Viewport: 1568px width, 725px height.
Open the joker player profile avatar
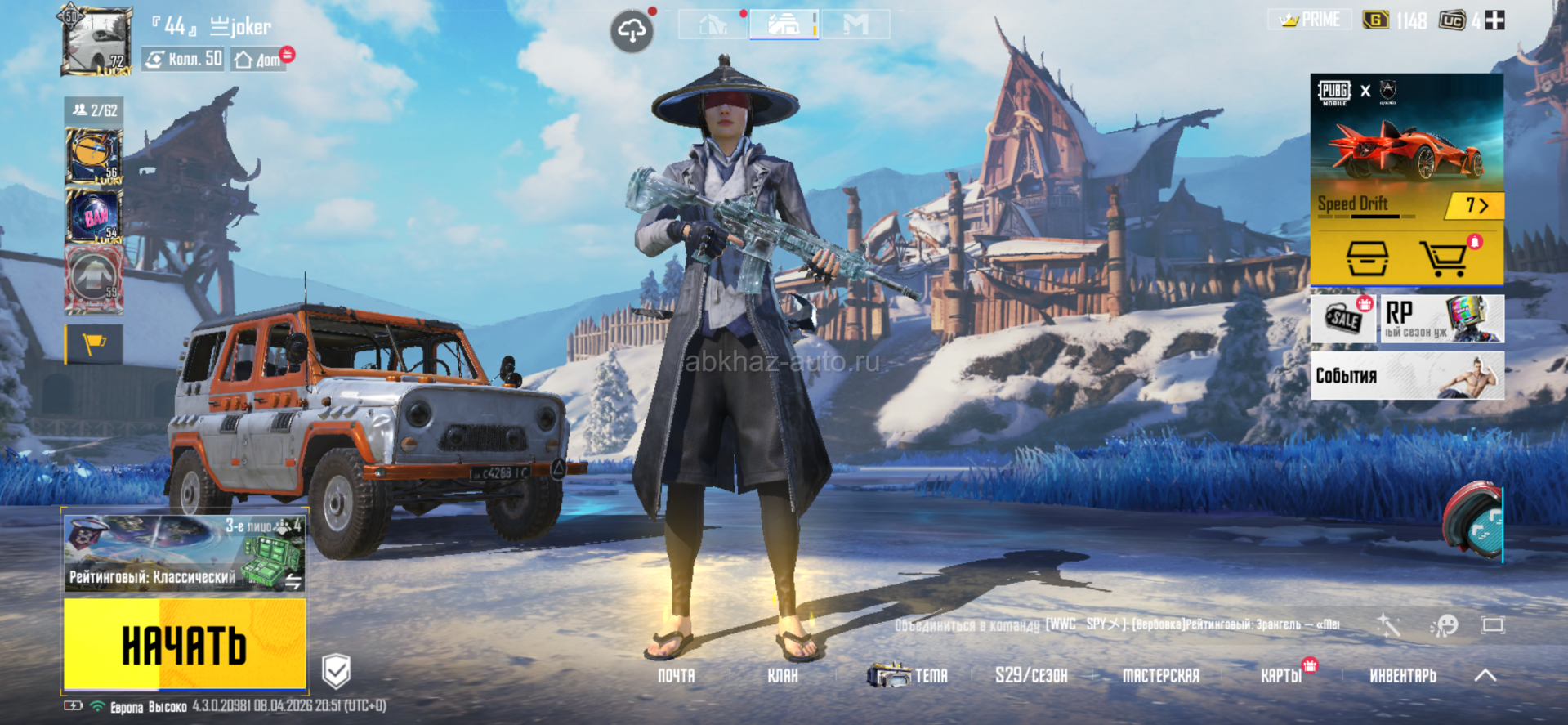[96, 42]
